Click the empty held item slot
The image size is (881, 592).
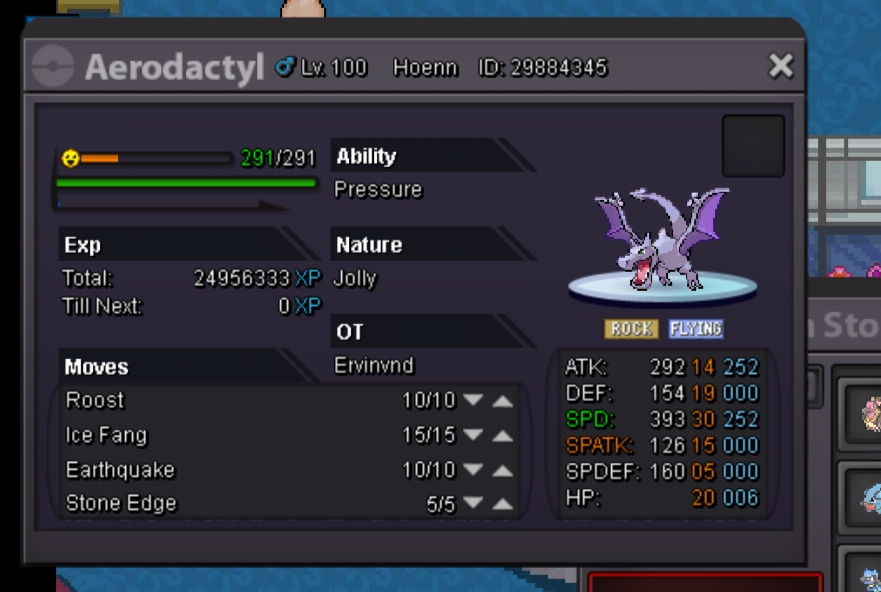pyautogui.click(x=753, y=146)
